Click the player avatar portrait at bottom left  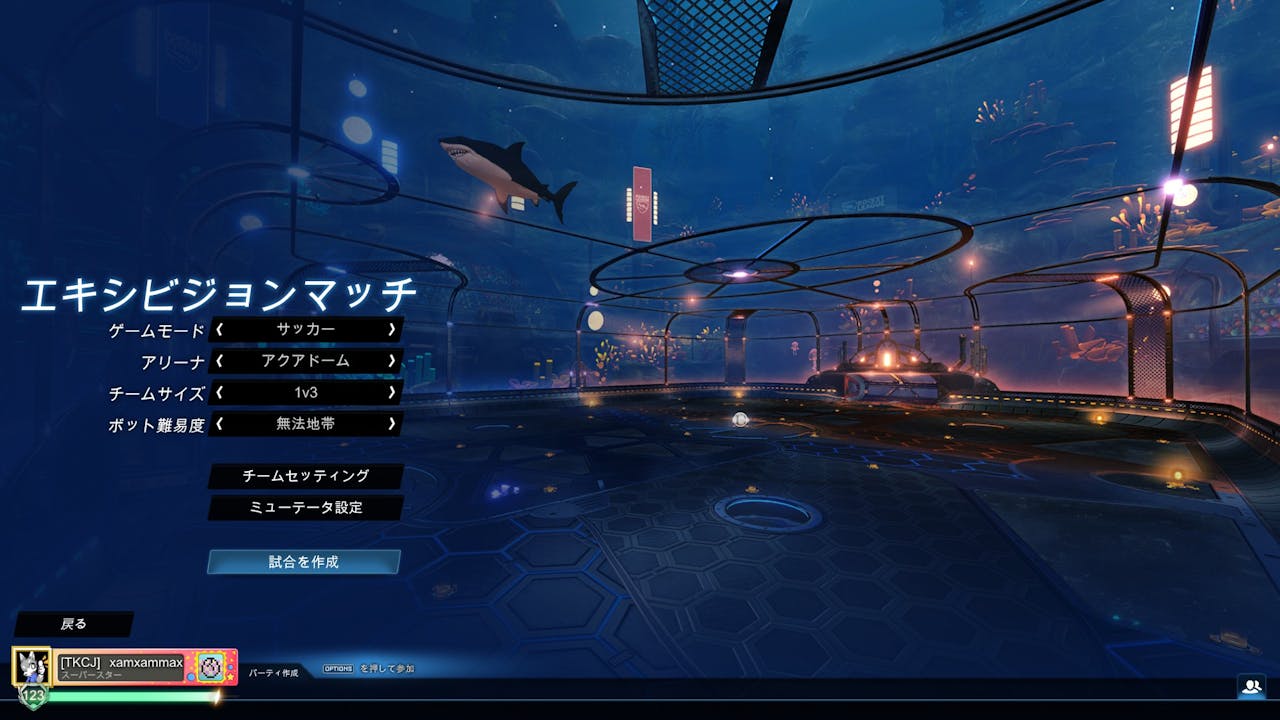(33, 667)
